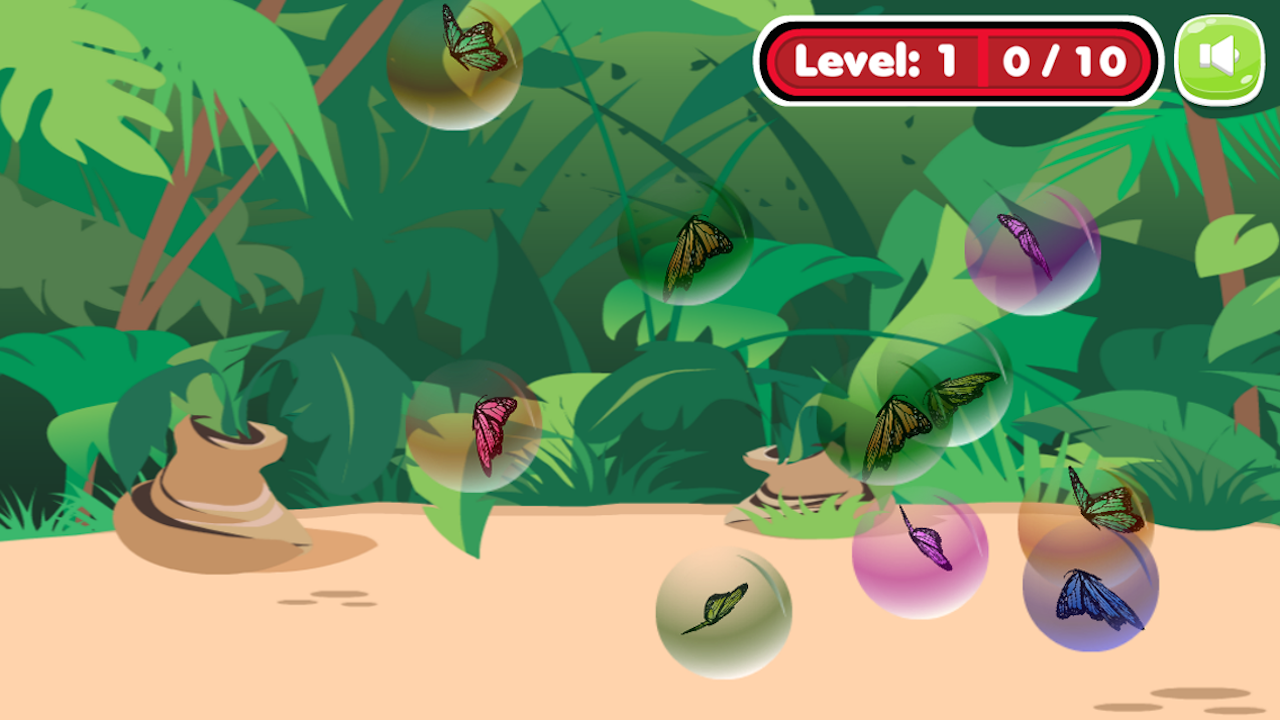Image resolution: width=1280 pixels, height=720 pixels.
Task: Mute the game sound with the speaker button
Action: 1222,57
